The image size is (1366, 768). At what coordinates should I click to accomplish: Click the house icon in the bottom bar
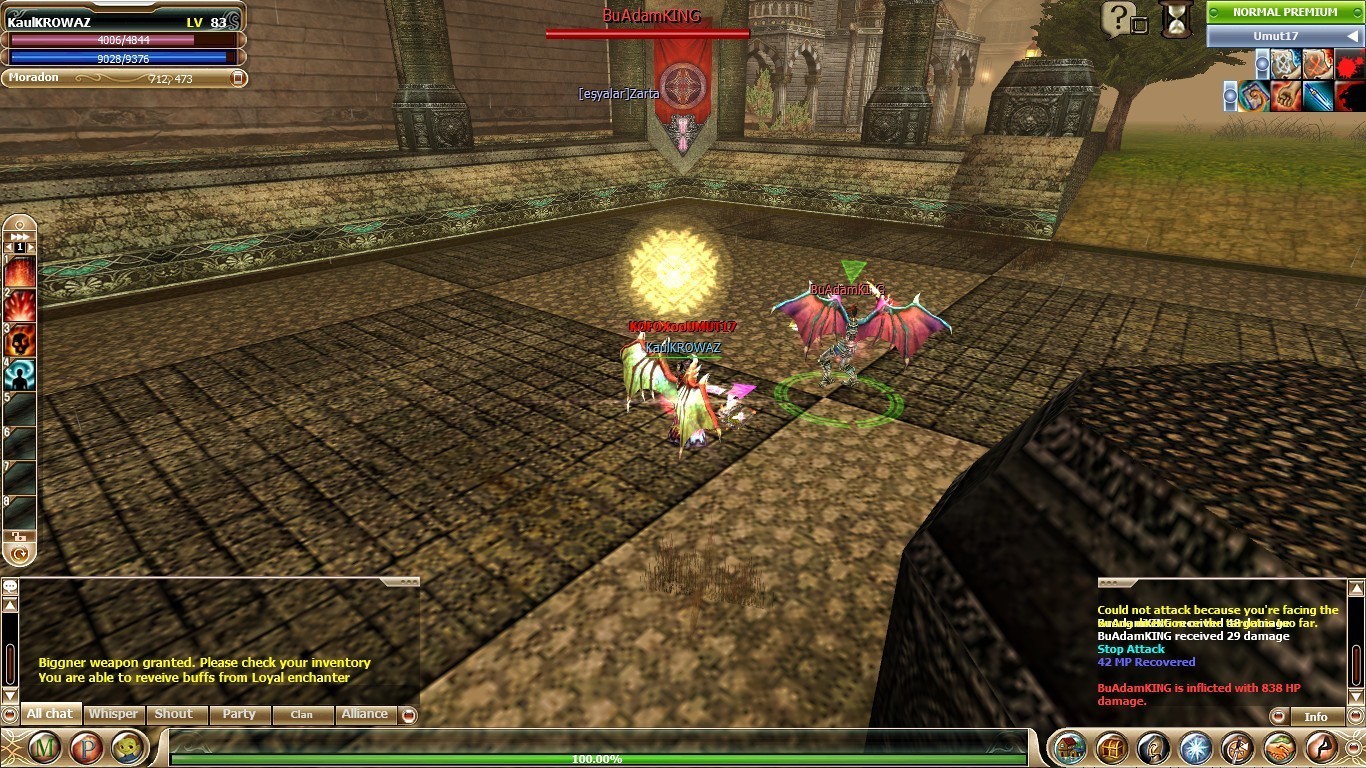pyautogui.click(x=1070, y=748)
